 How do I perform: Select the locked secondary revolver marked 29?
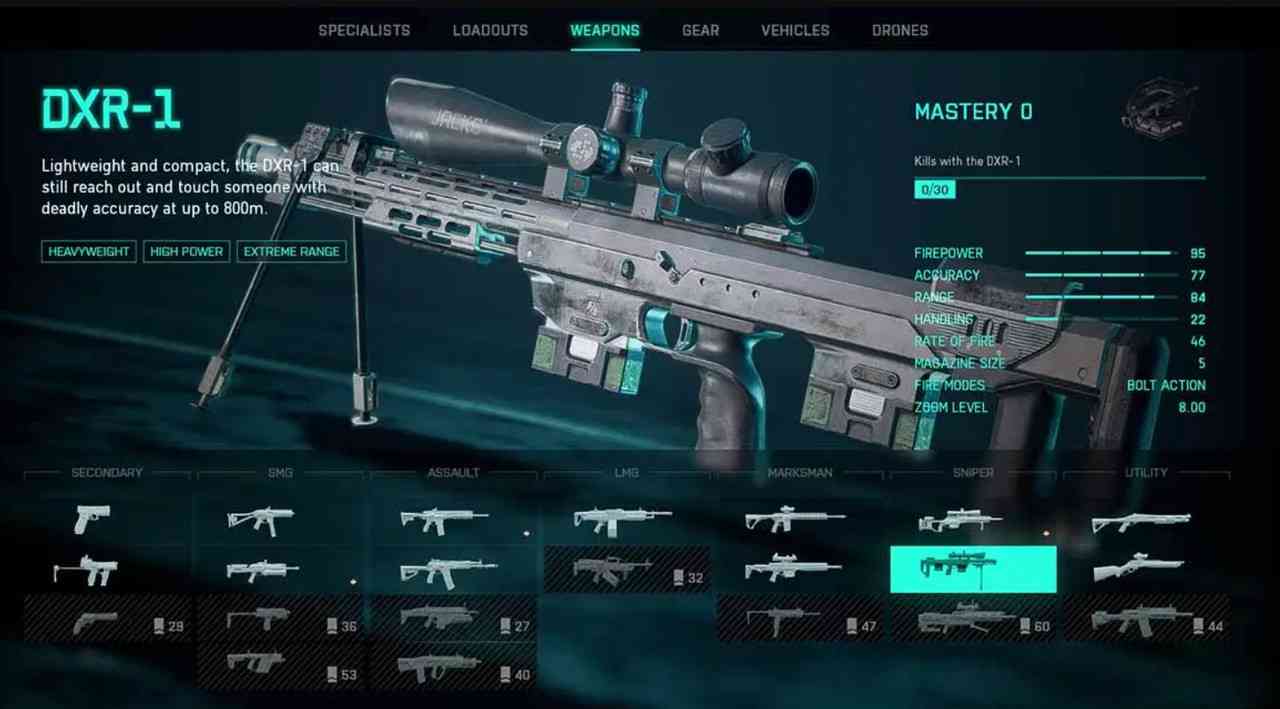[107, 621]
